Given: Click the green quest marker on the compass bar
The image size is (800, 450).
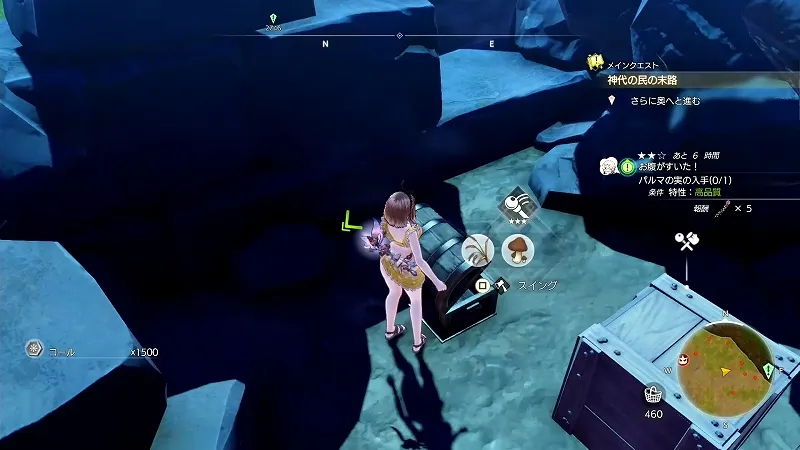Looking at the screenshot, I should [273, 20].
